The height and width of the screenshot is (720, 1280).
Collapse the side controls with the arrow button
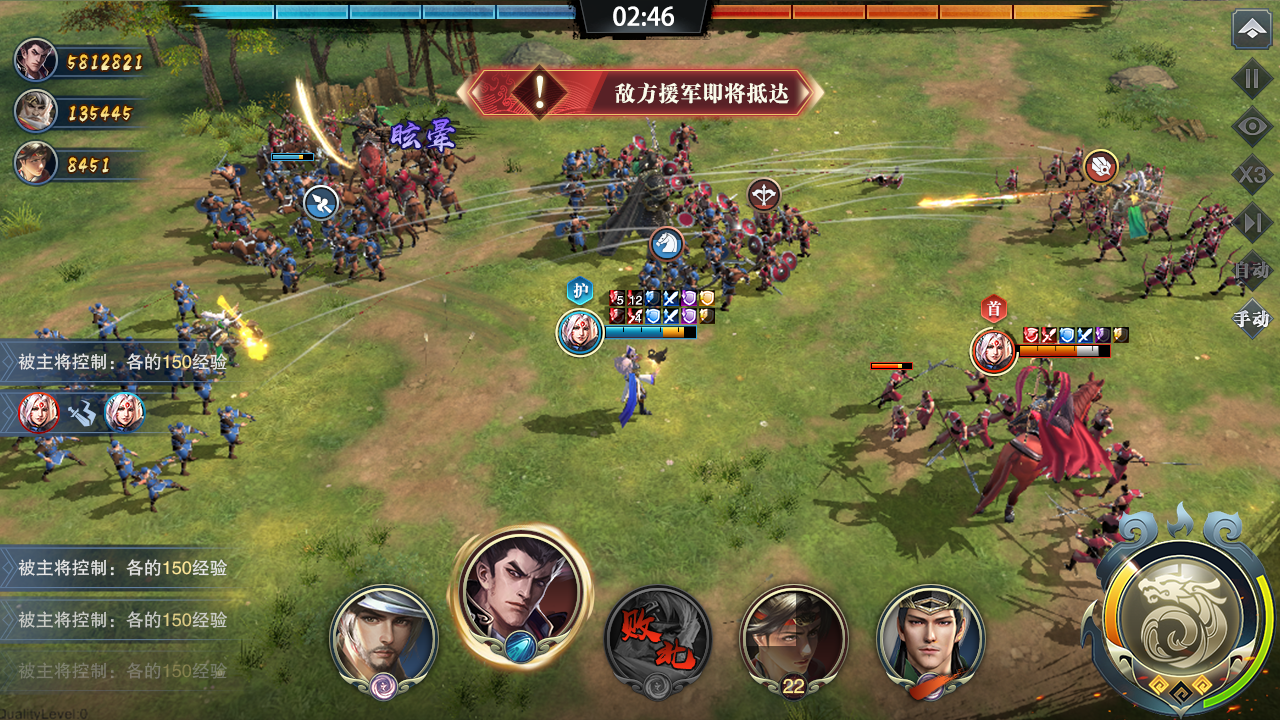(x=1251, y=30)
